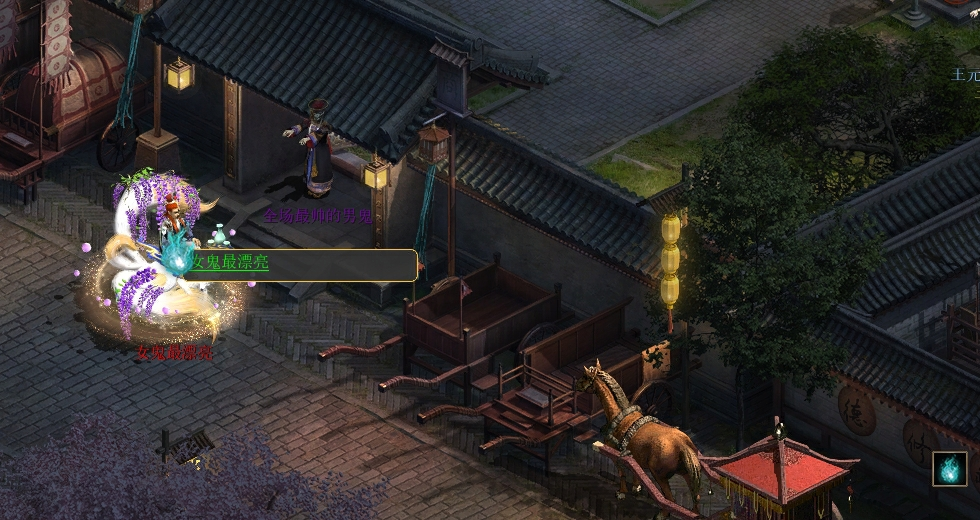Activate the blue ghost flame icon
This screenshot has height=520, width=980.
tap(949, 469)
